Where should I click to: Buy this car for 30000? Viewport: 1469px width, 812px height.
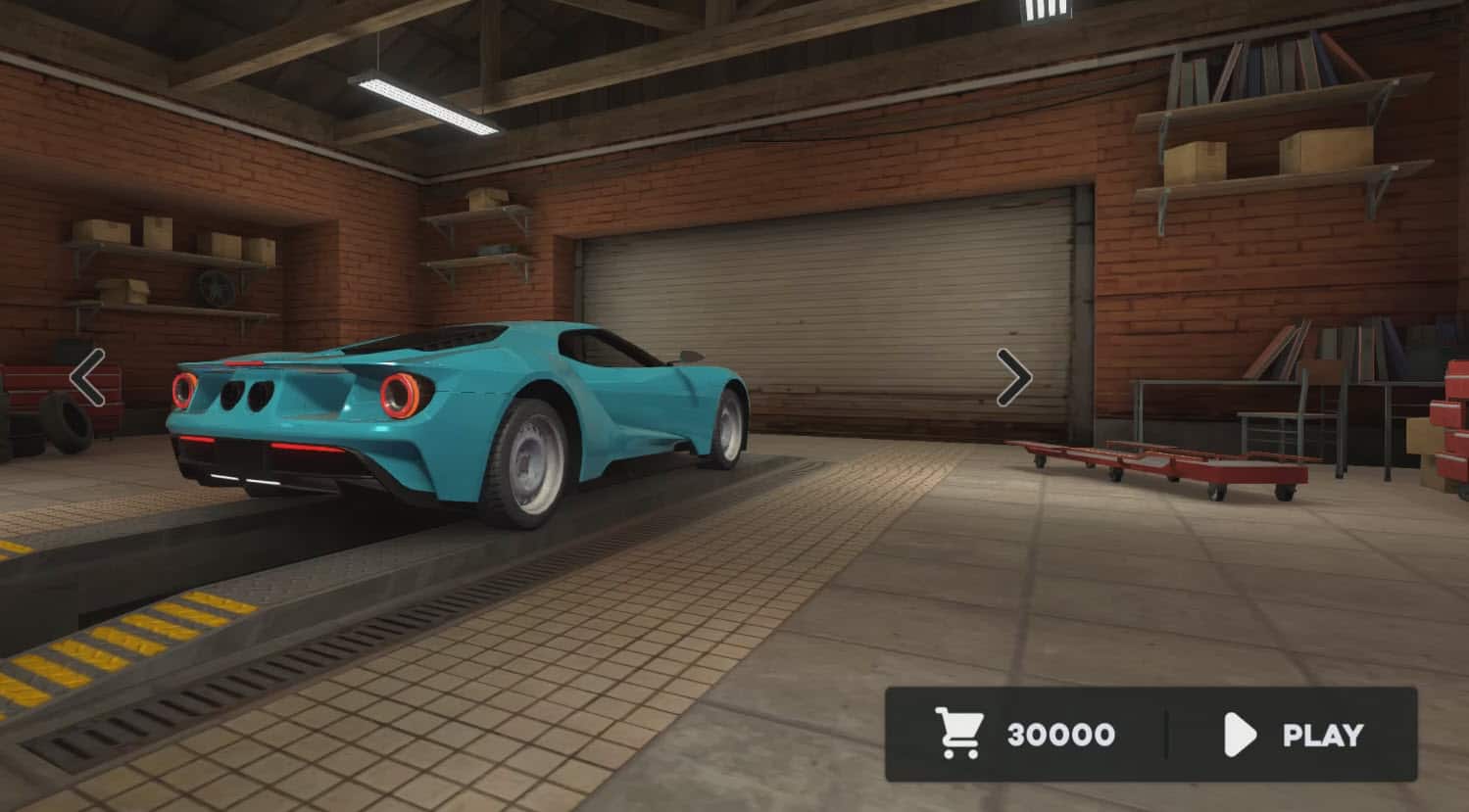(1027, 735)
